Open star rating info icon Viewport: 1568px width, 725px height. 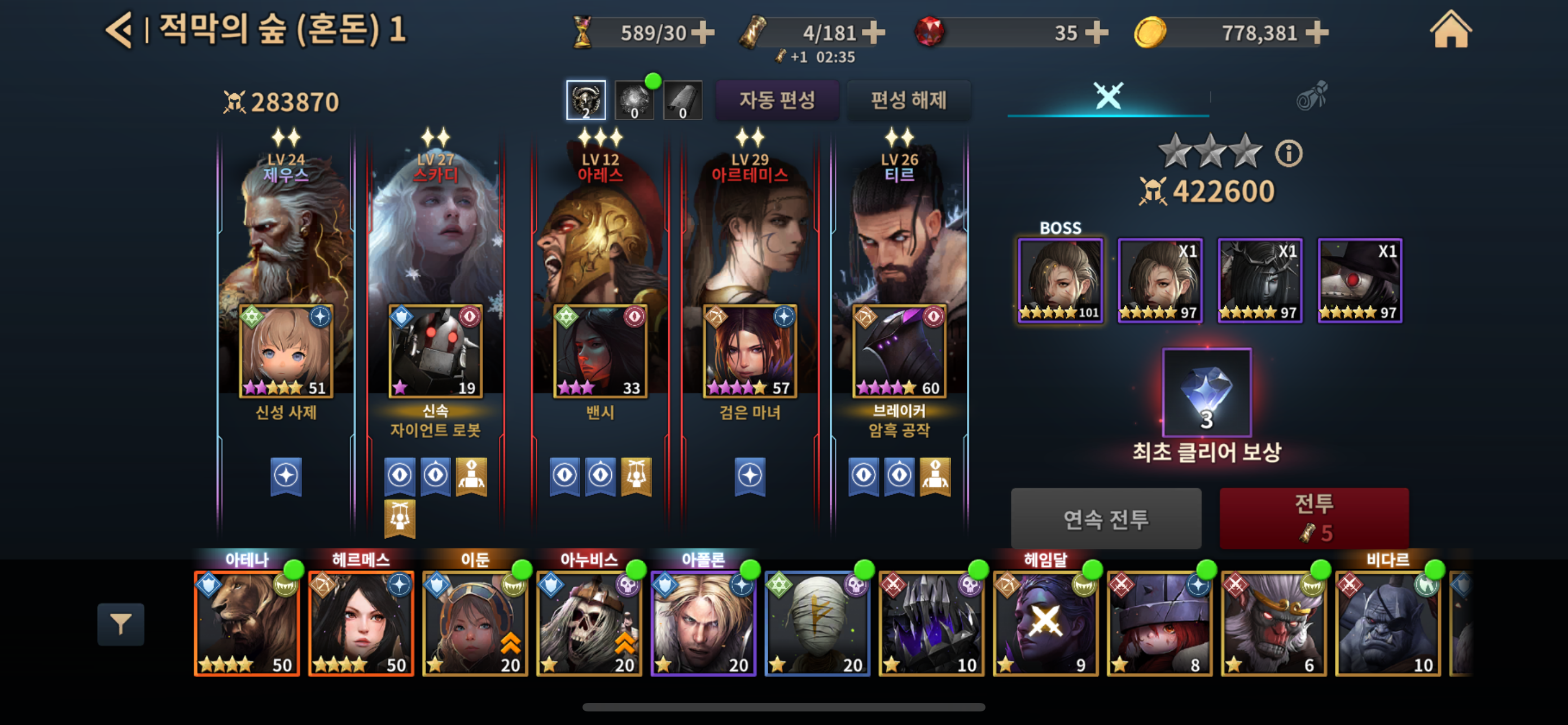tap(1289, 154)
